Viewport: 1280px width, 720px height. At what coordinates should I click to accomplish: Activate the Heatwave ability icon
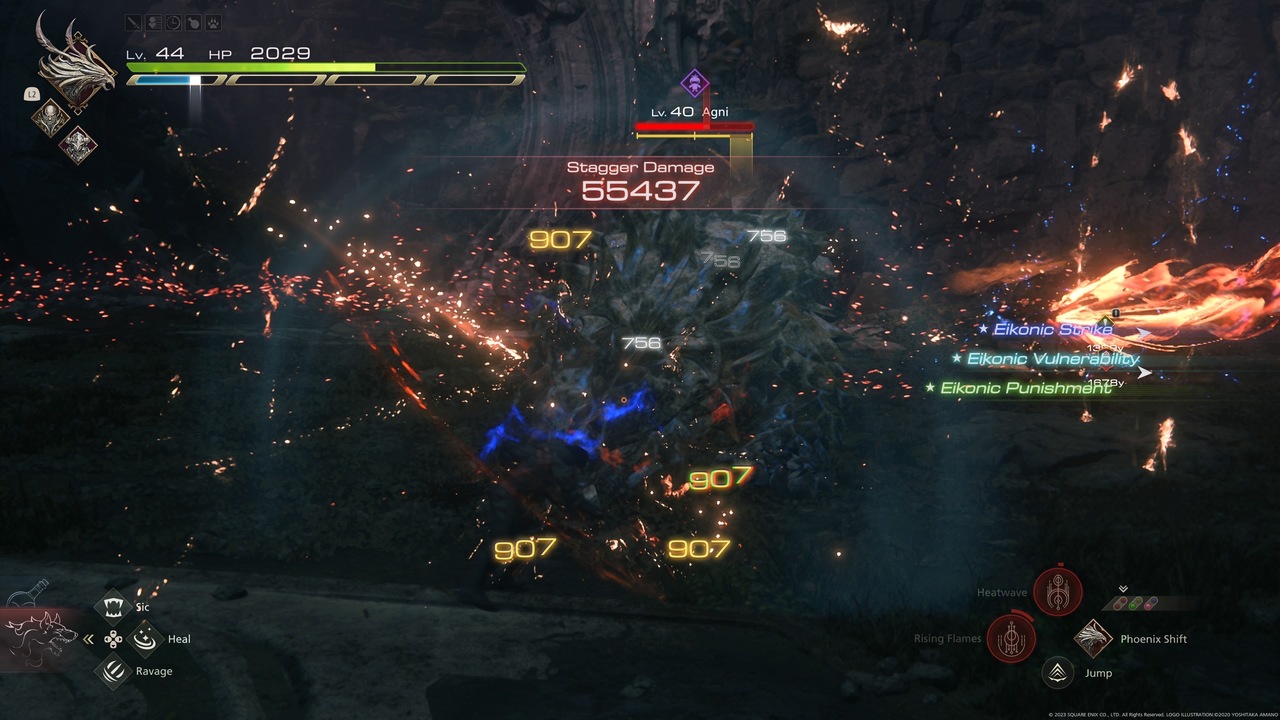click(1058, 592)
